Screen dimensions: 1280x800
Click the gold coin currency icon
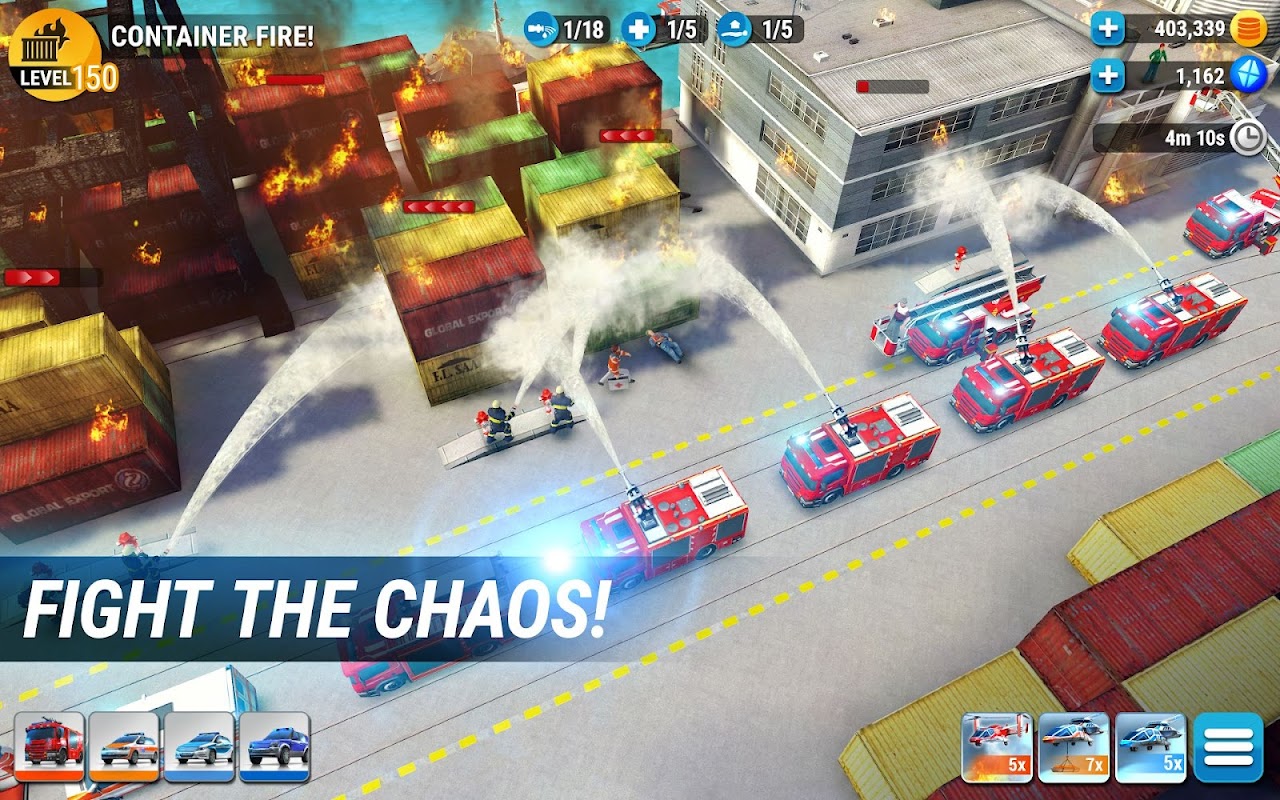(x=1247, y=31)
